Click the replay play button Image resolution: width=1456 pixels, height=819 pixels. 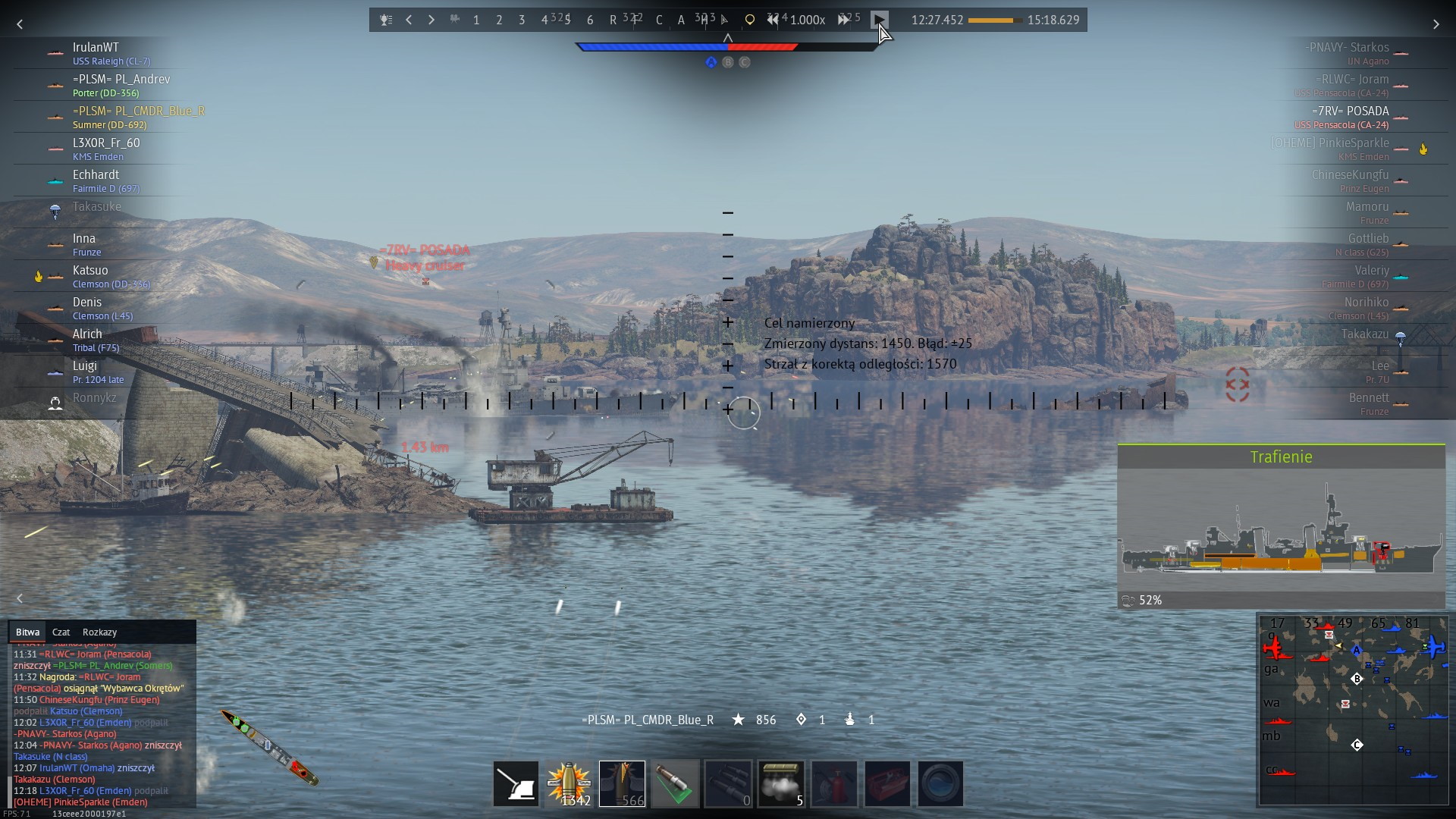click(879, 20)
